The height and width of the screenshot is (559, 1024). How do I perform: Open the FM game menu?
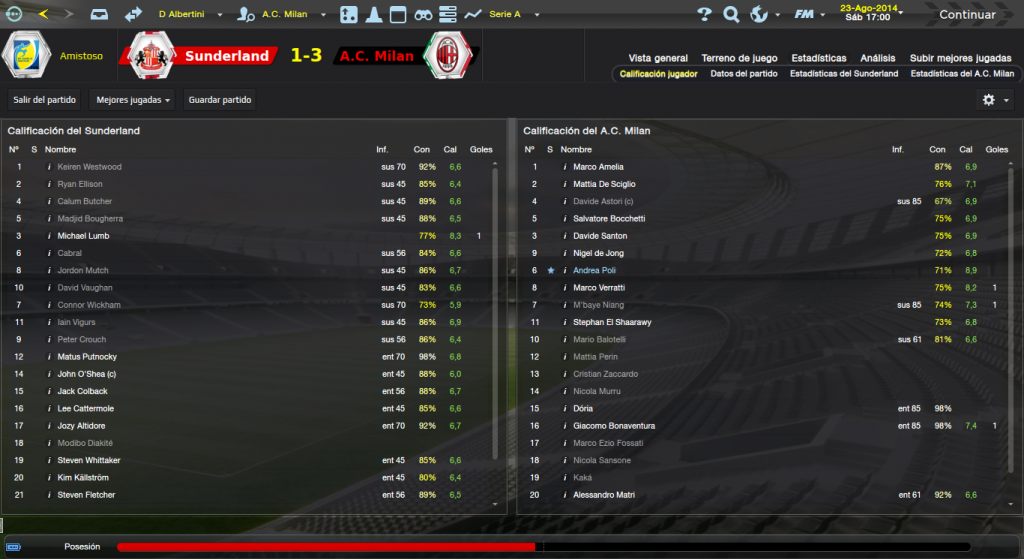point(806,15)
